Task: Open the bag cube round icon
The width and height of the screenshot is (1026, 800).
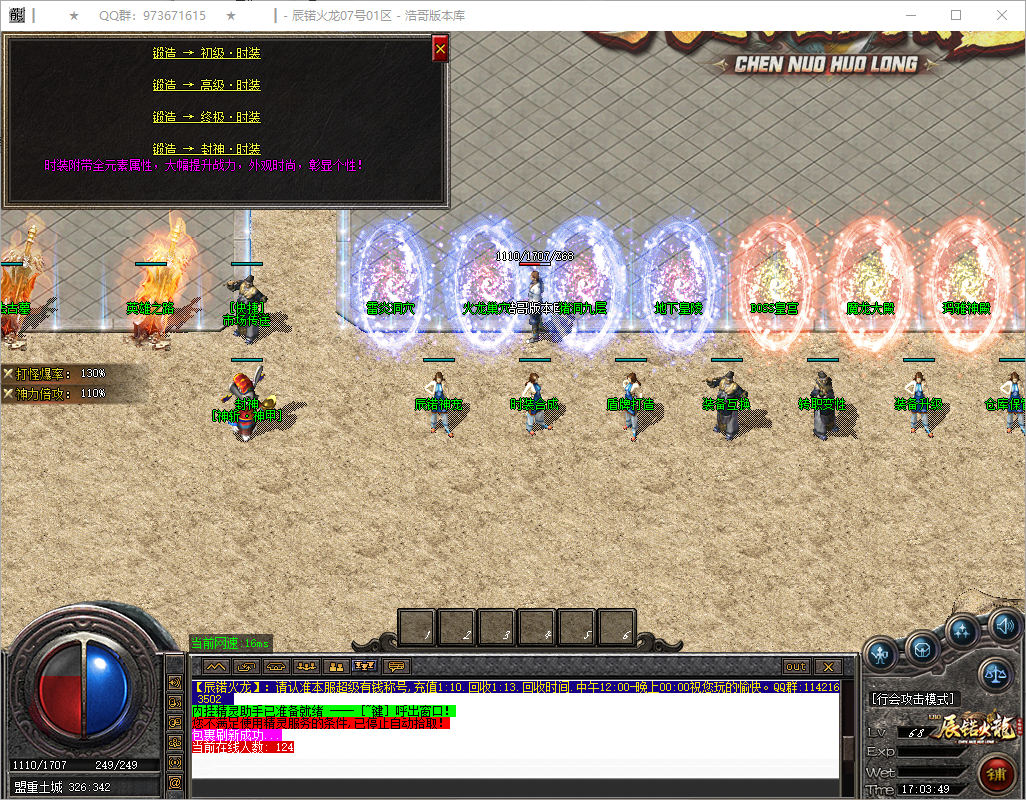Action: point(922,648)
